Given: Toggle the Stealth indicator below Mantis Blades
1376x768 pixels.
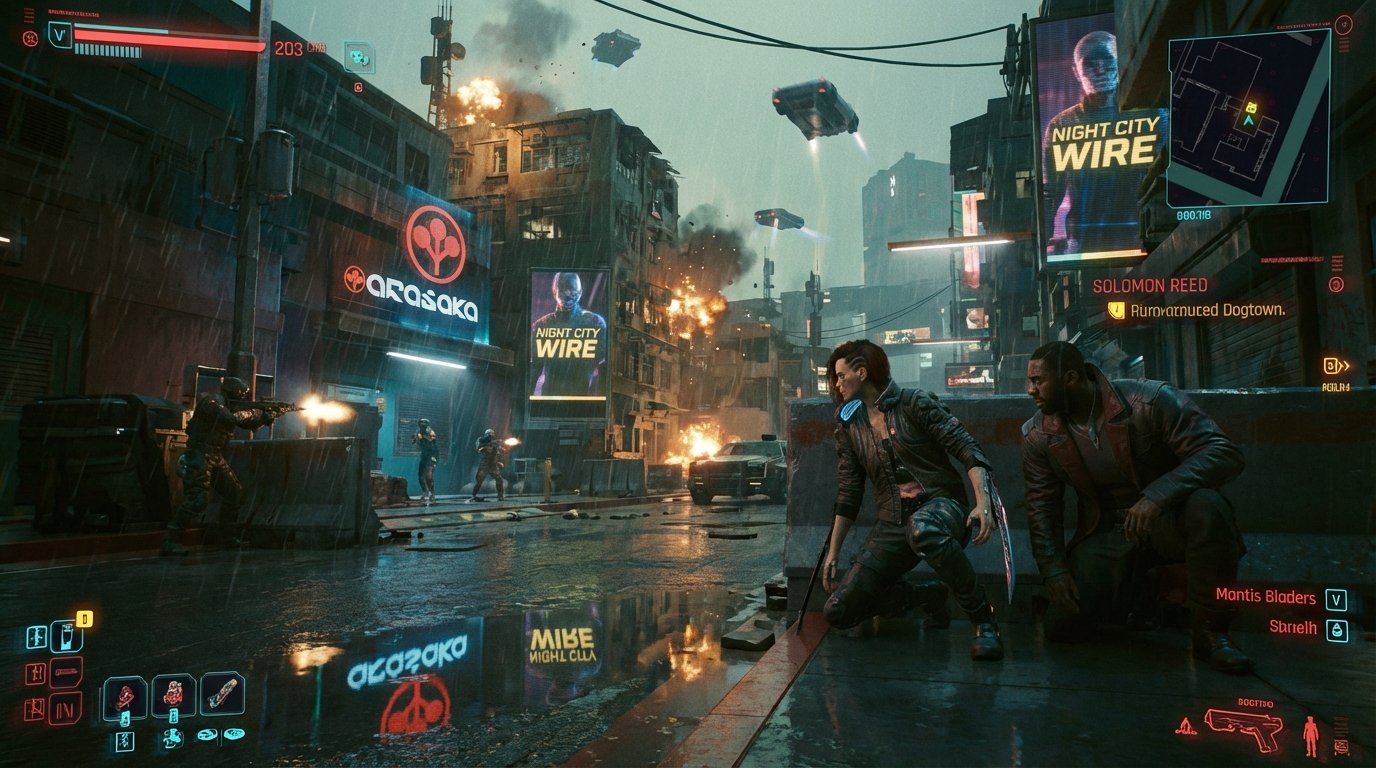Looking at the screenshot, I should tap(1338, 629).
